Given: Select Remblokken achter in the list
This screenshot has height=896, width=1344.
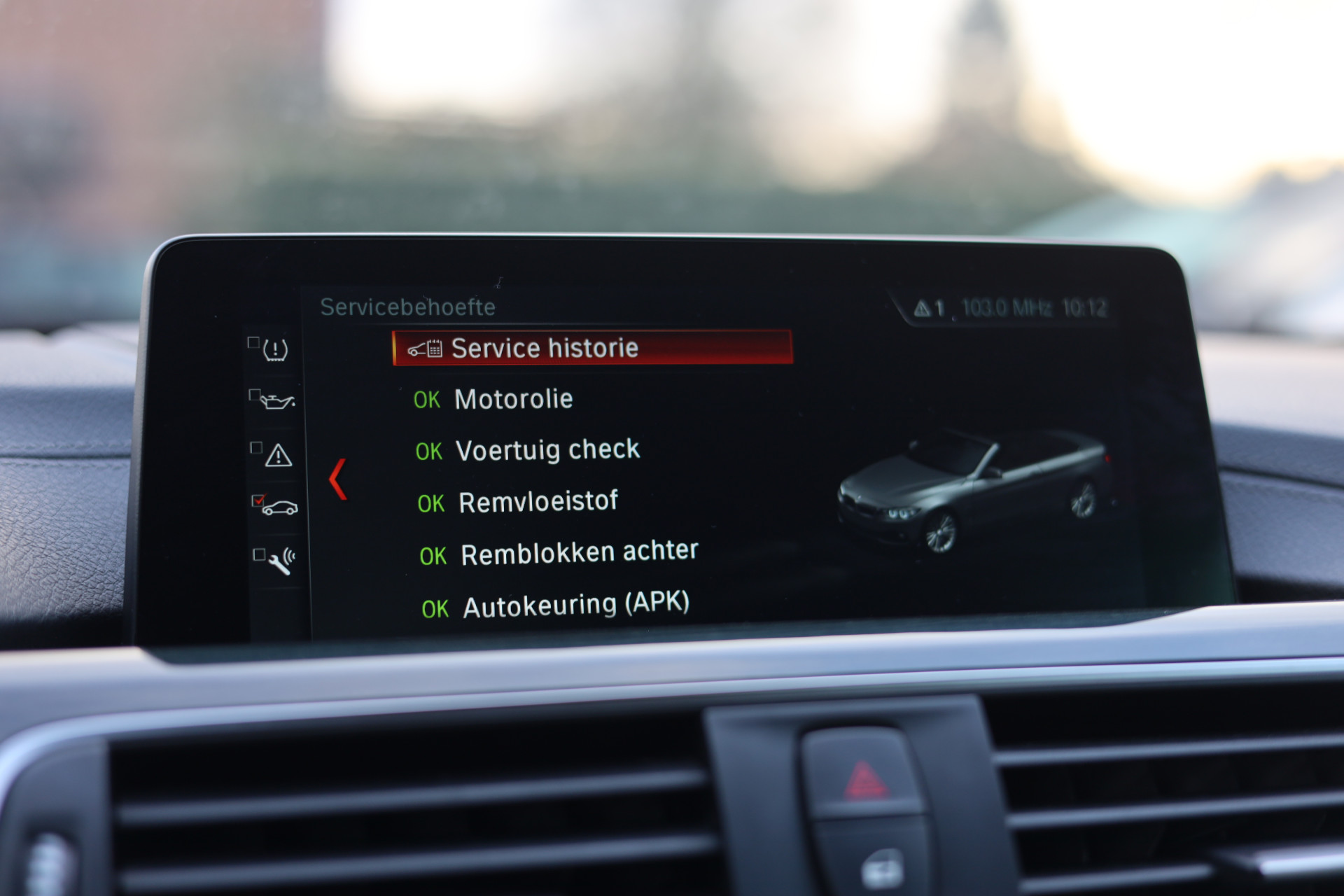Looking at the screenshot, I should coord(578,553).
